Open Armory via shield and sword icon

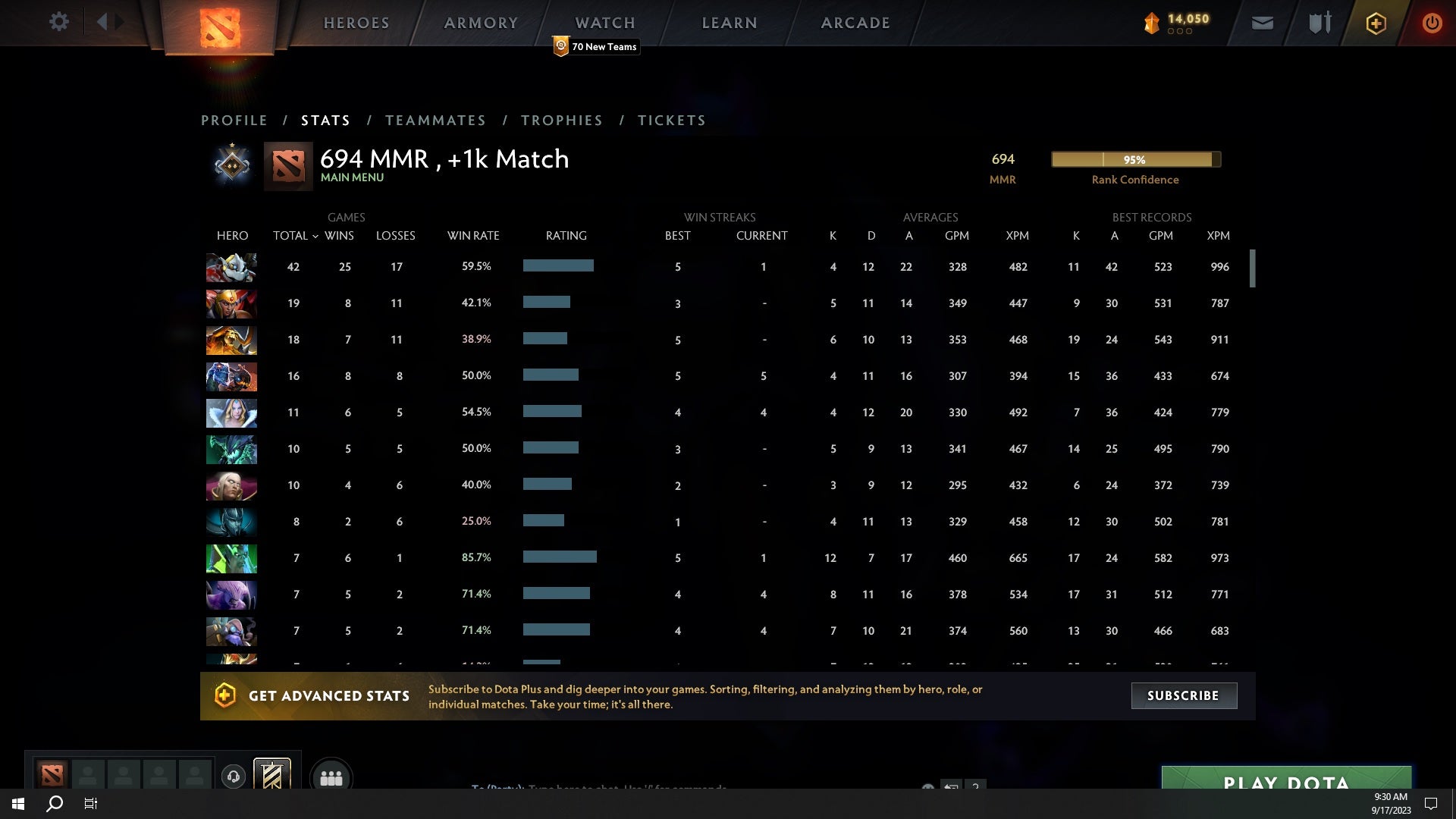click(x=1319, y=23)
